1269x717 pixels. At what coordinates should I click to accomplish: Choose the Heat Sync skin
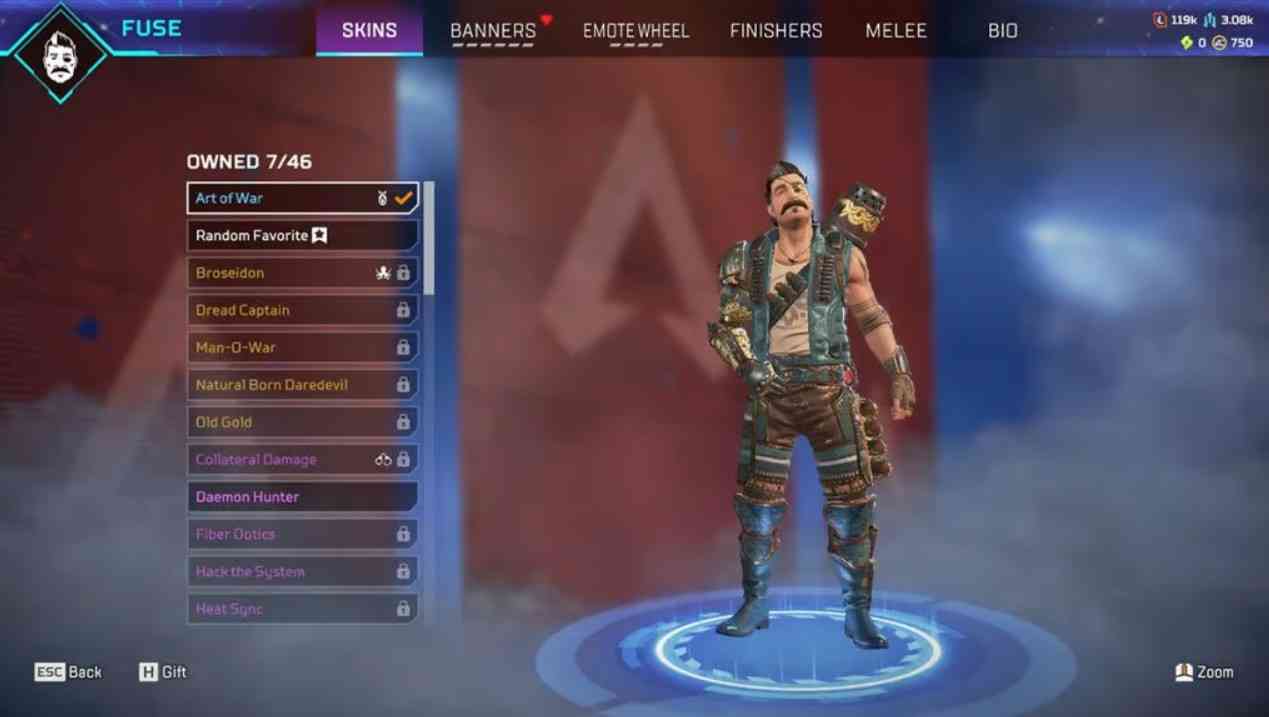[x=302, y=609]
